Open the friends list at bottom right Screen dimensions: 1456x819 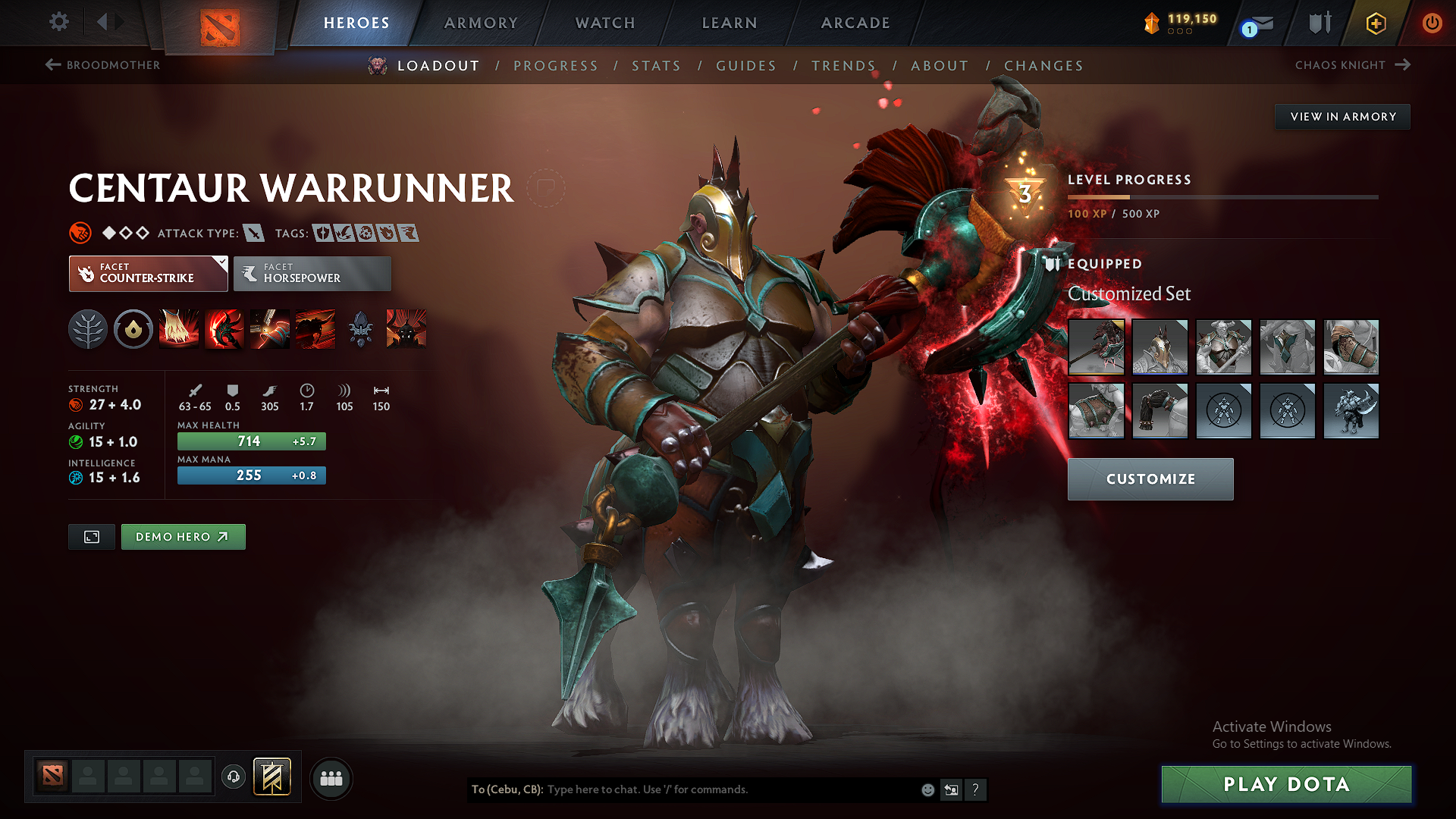331,778
